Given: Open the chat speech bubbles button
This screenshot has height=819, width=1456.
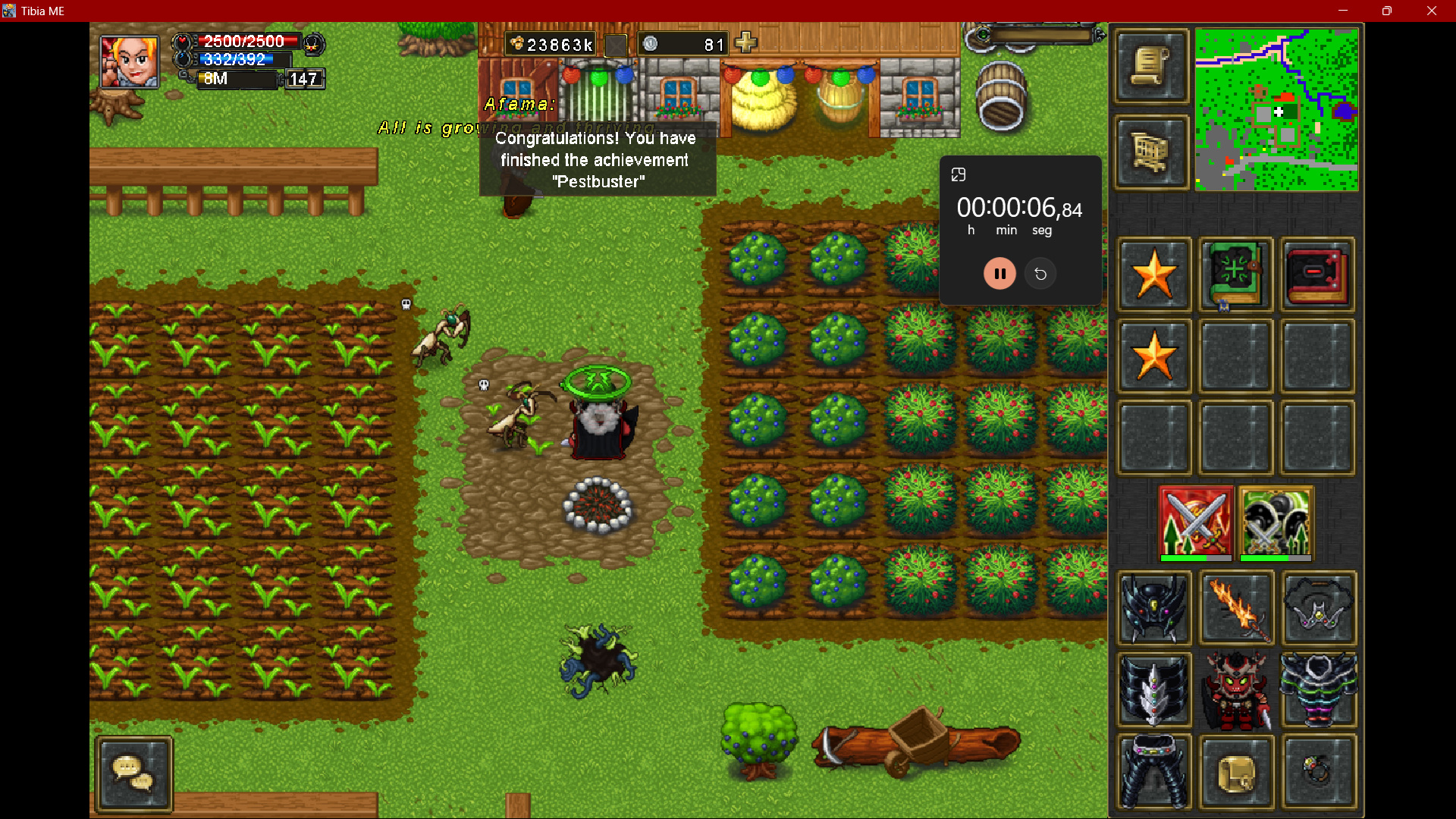Looking at the screenshot, I should pyautogui.click(x=133, y=773).
